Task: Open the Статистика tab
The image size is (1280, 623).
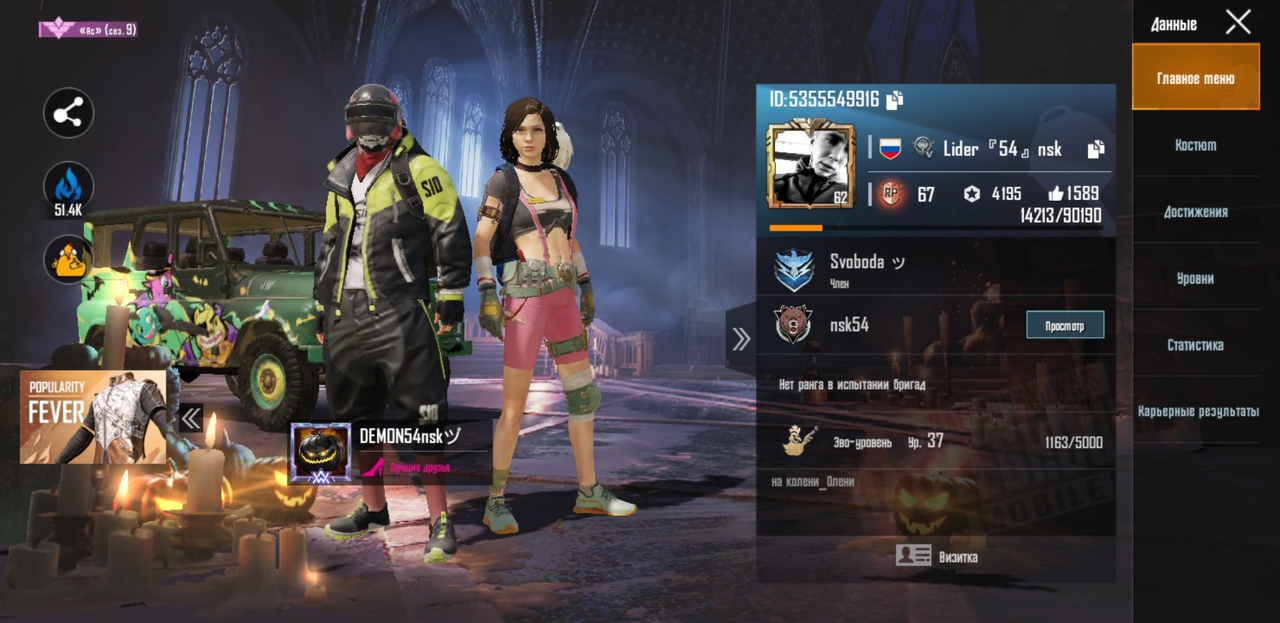Action: tap(1195, 345)
